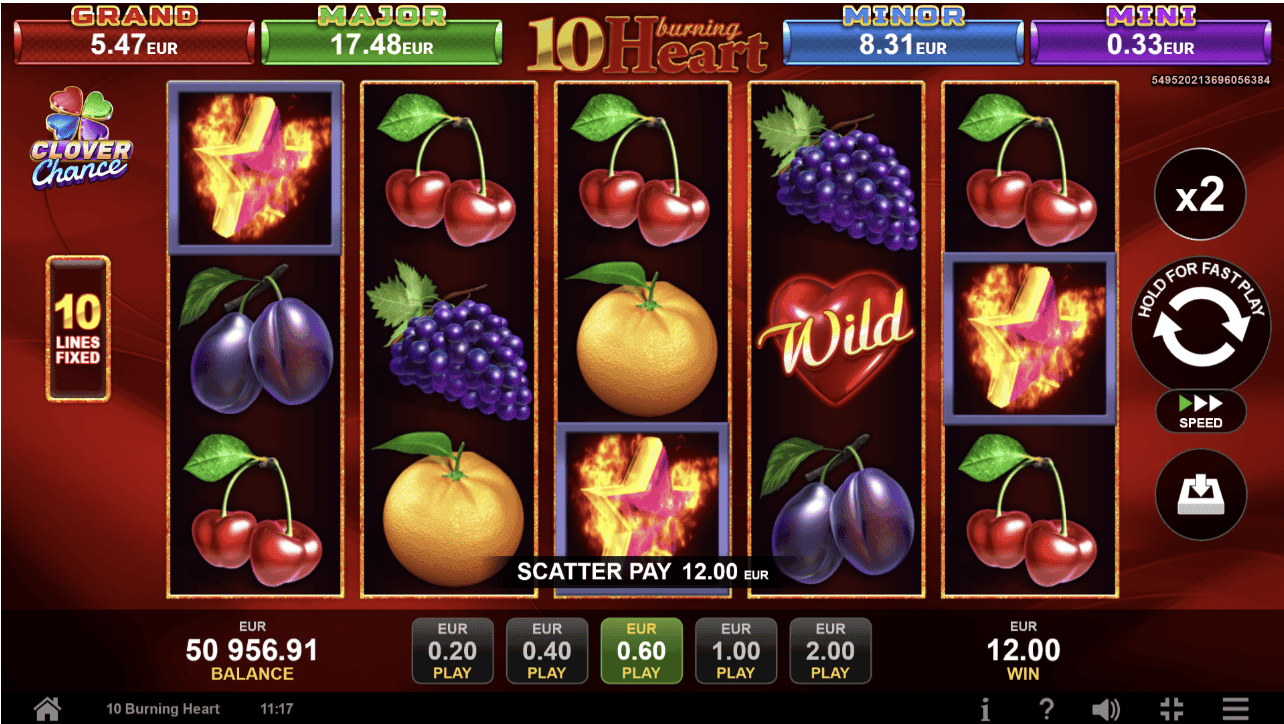Show the game info paytable
The width and height of the screenshot is (1284, 724).
985,709
